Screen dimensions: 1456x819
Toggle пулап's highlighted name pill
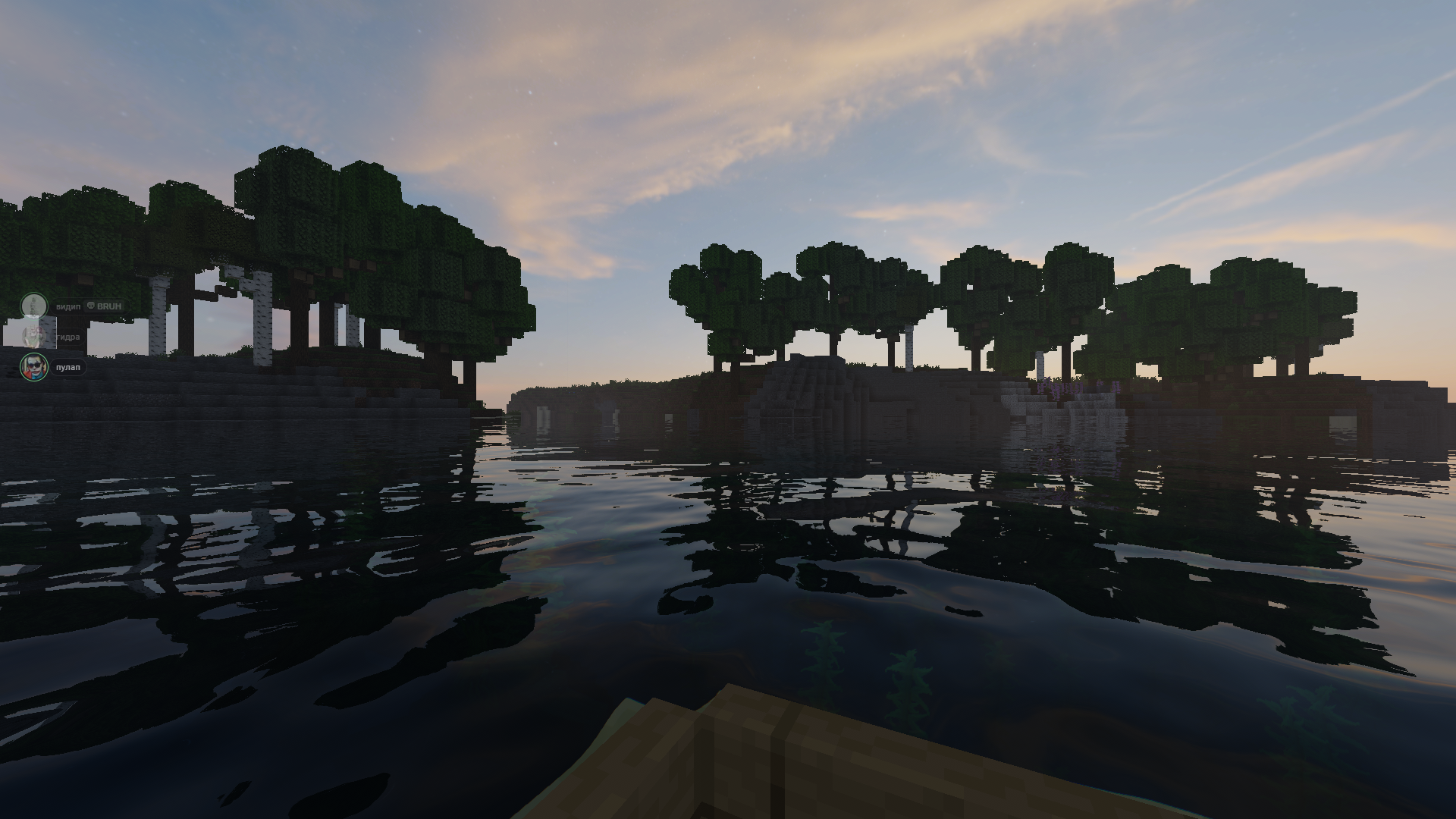[68, 367]
